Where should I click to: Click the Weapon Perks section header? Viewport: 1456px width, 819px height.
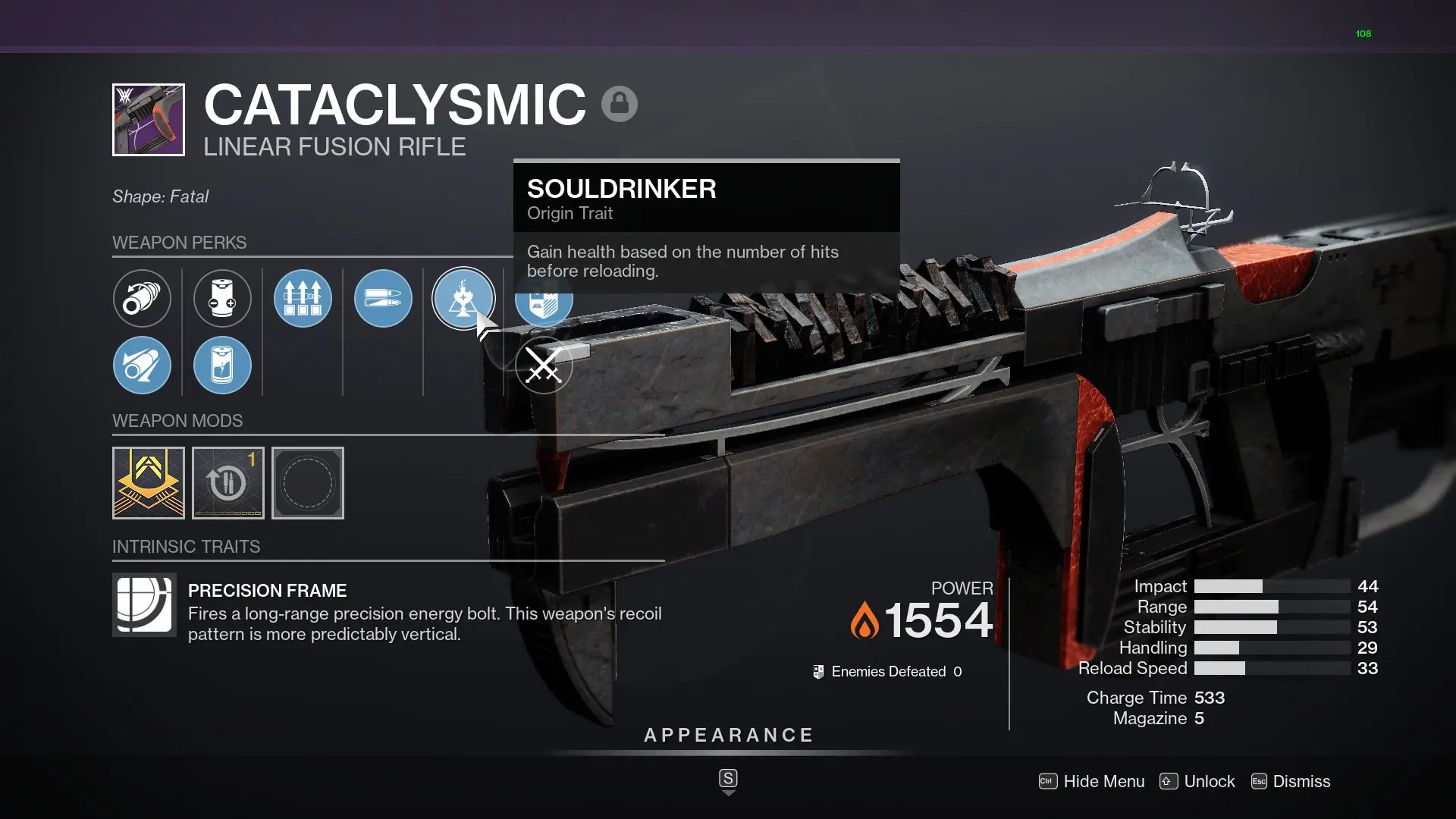pyautogui.click(x=180, y=243)
